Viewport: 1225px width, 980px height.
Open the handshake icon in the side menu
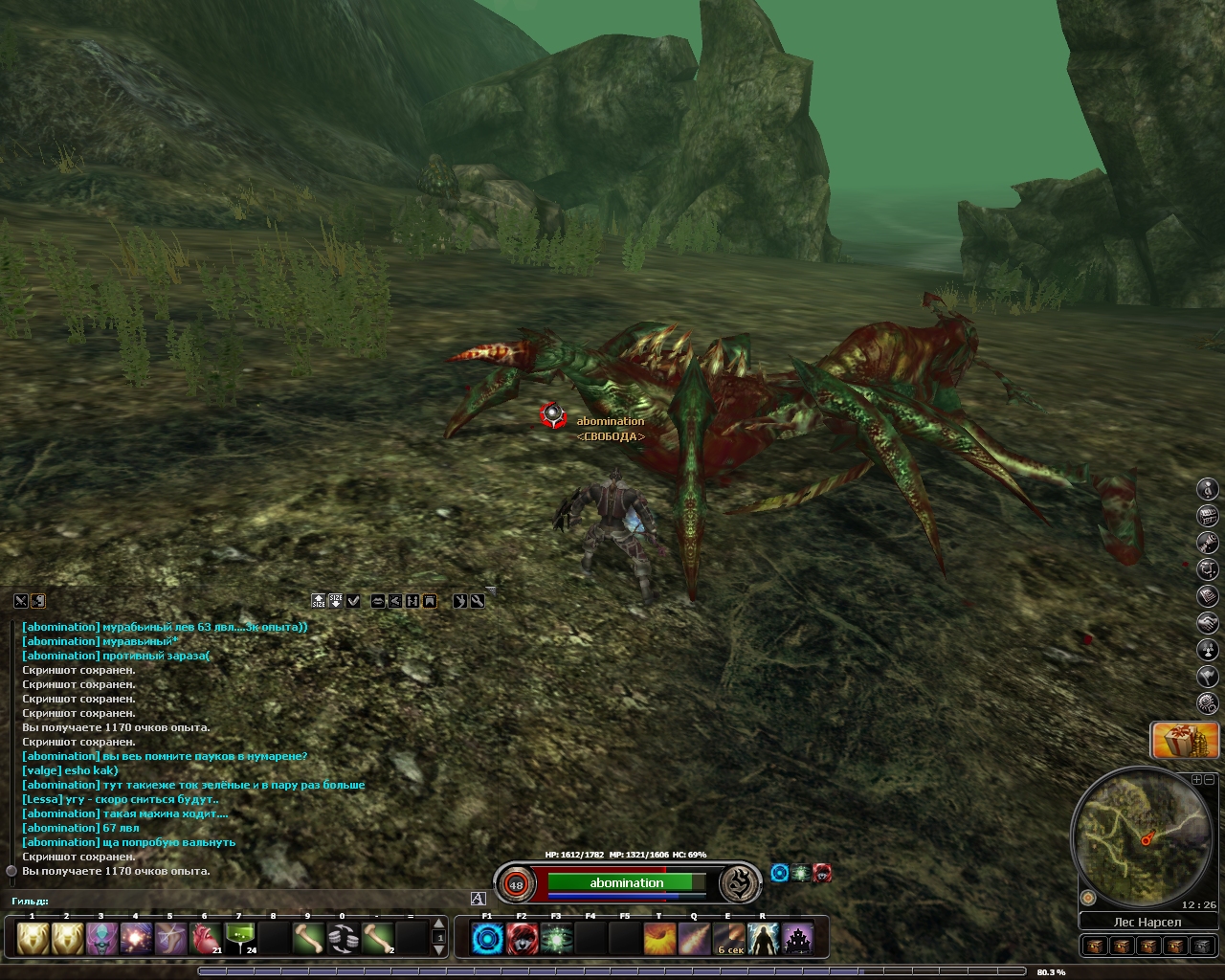1208,623
